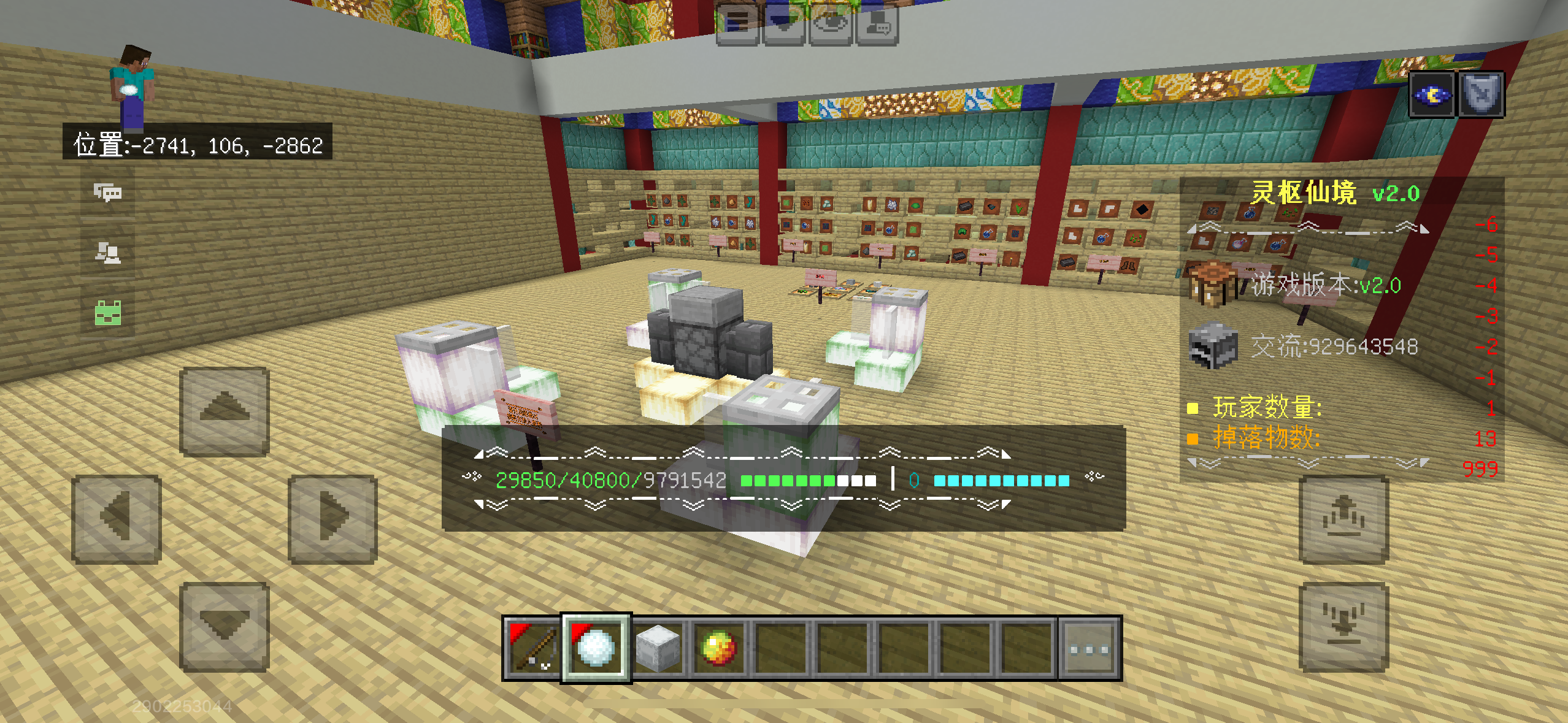Click the shield status effect icon
This screenshot has width=1568, height=723.
[x=1481, y=94]
